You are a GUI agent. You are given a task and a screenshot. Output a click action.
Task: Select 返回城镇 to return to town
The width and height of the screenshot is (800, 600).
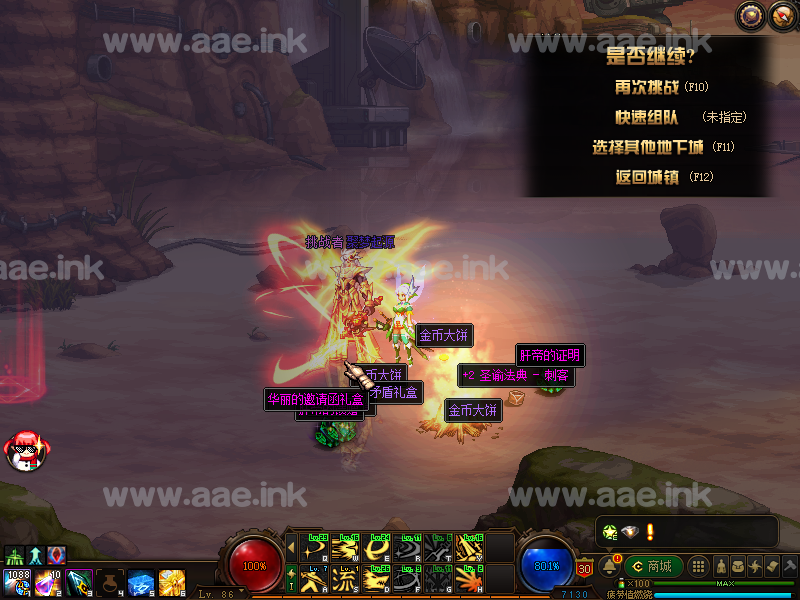[649, 177]
